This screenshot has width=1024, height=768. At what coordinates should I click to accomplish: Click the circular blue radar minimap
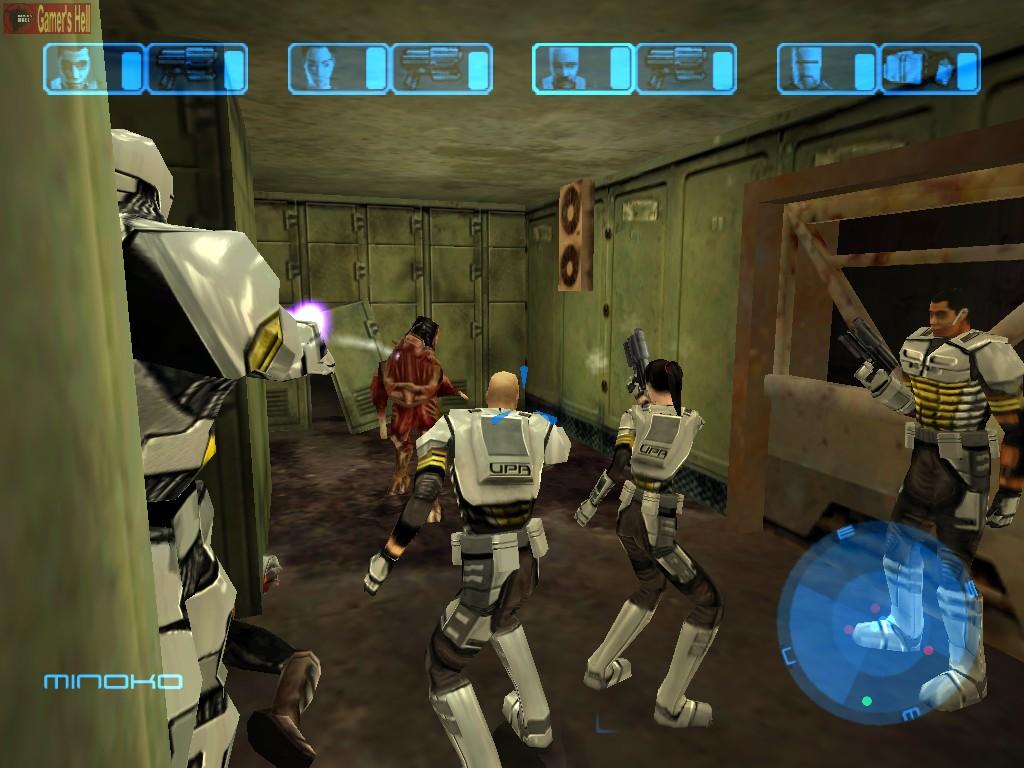click(868, 618)
